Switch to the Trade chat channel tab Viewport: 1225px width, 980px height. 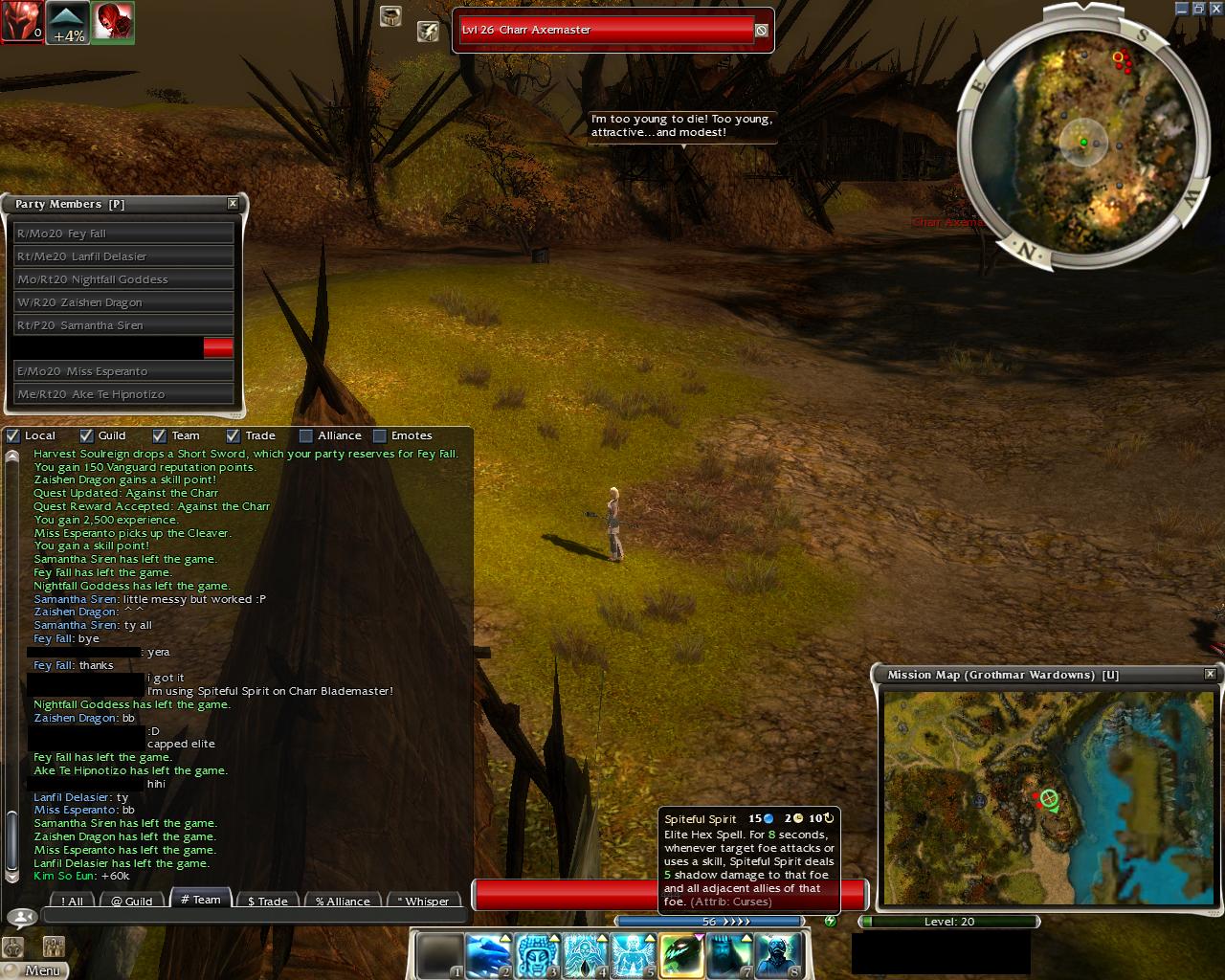(267, 901)
